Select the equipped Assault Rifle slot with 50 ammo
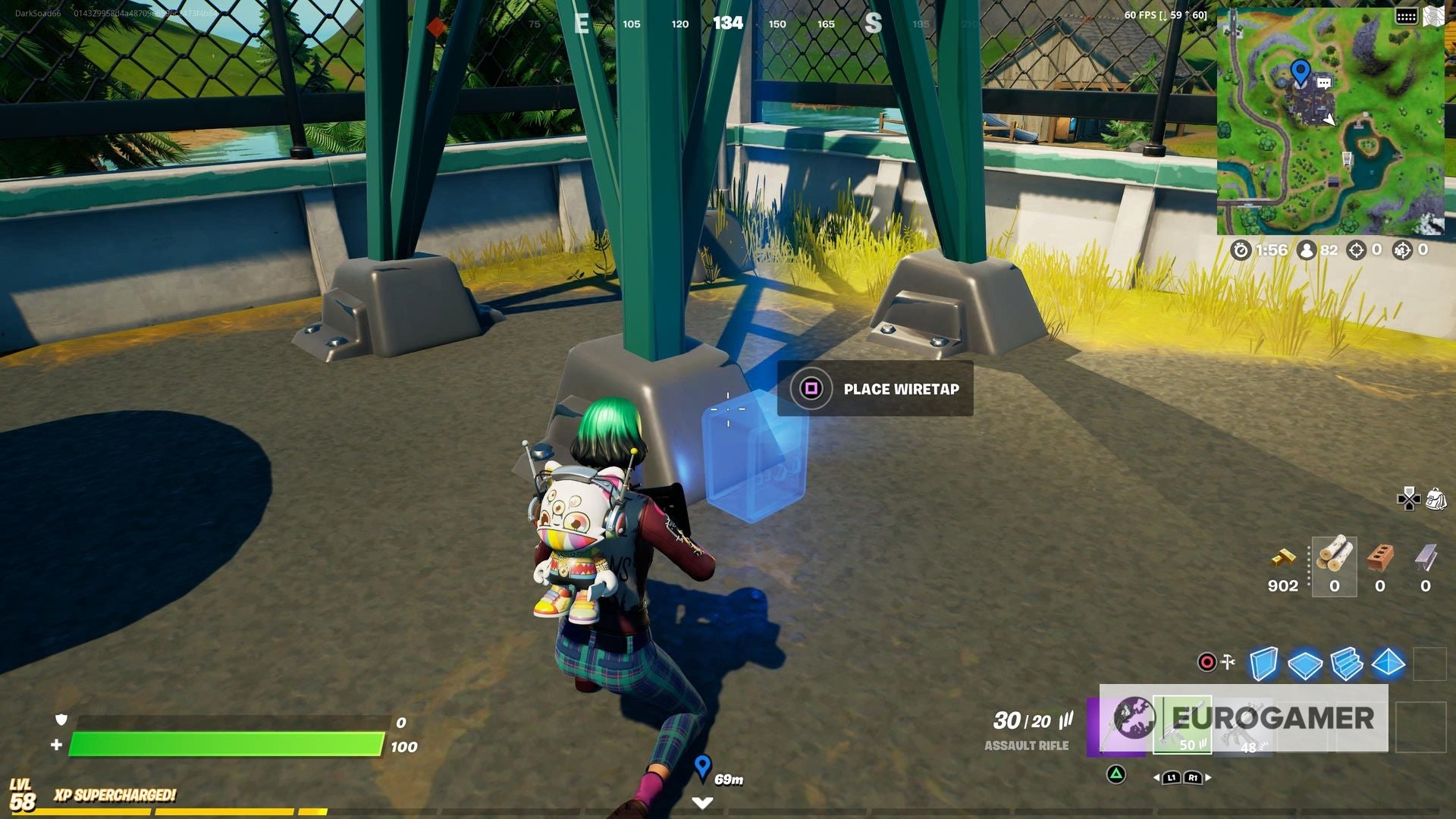The height and width of the screenshot is (819, 1456). click(1182, 724)
